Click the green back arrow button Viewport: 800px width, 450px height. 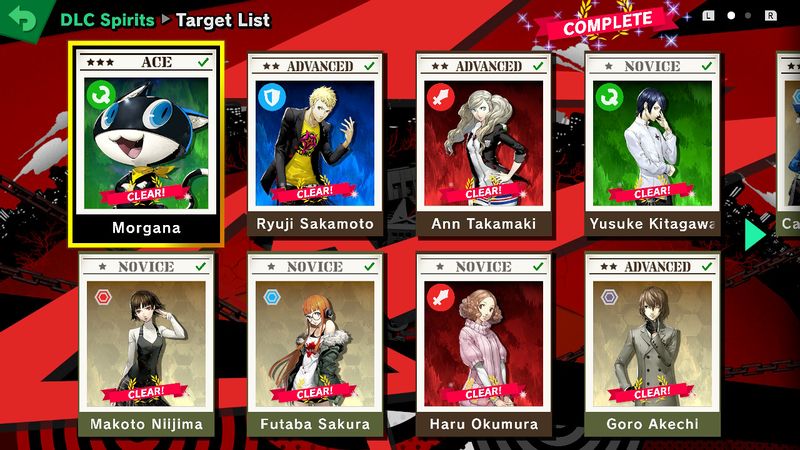[x=22, y=19]
